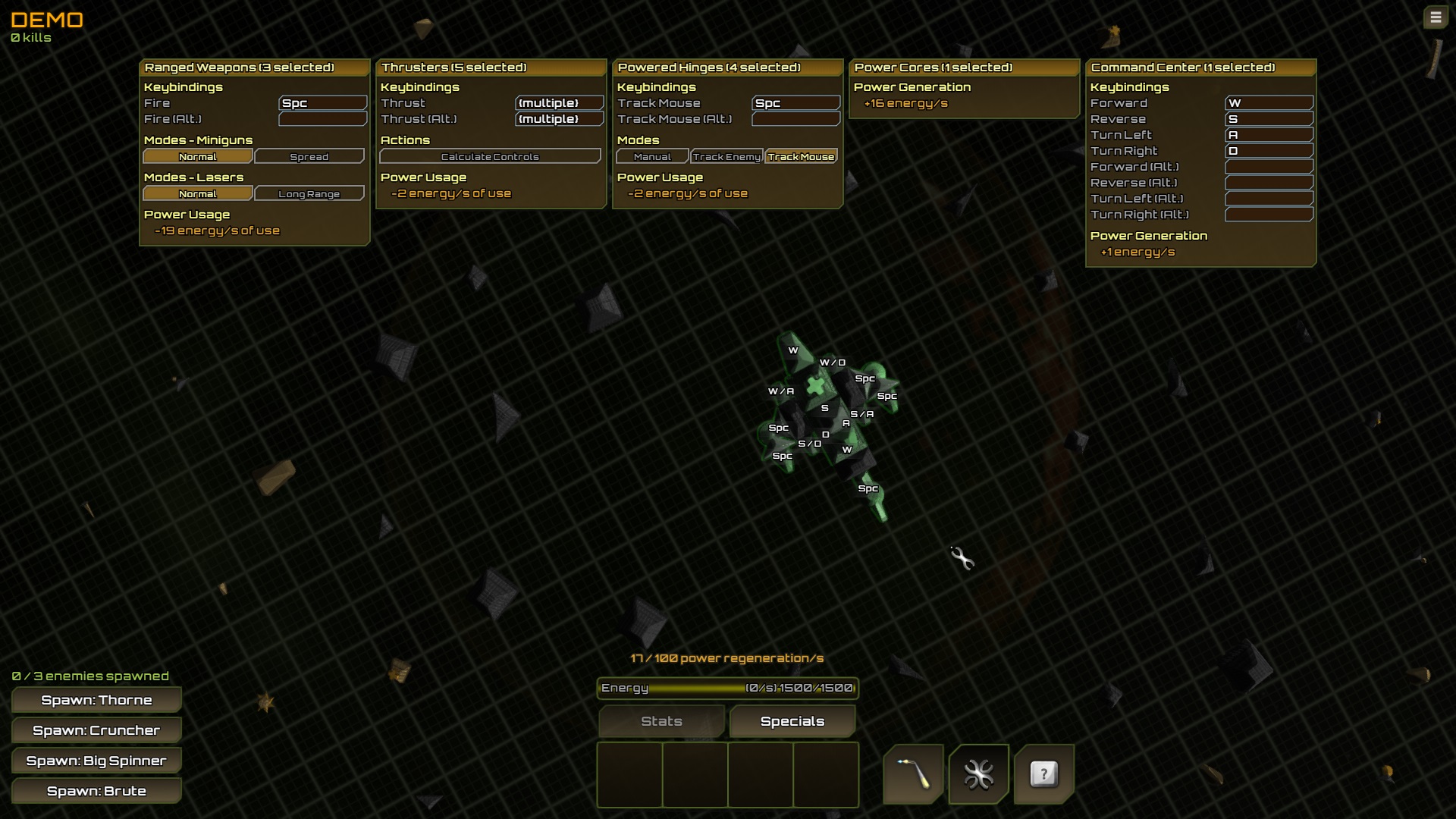Select the wrench repair tool icon
Viewport: 1456px width, 819px height.
click(978, 773)
